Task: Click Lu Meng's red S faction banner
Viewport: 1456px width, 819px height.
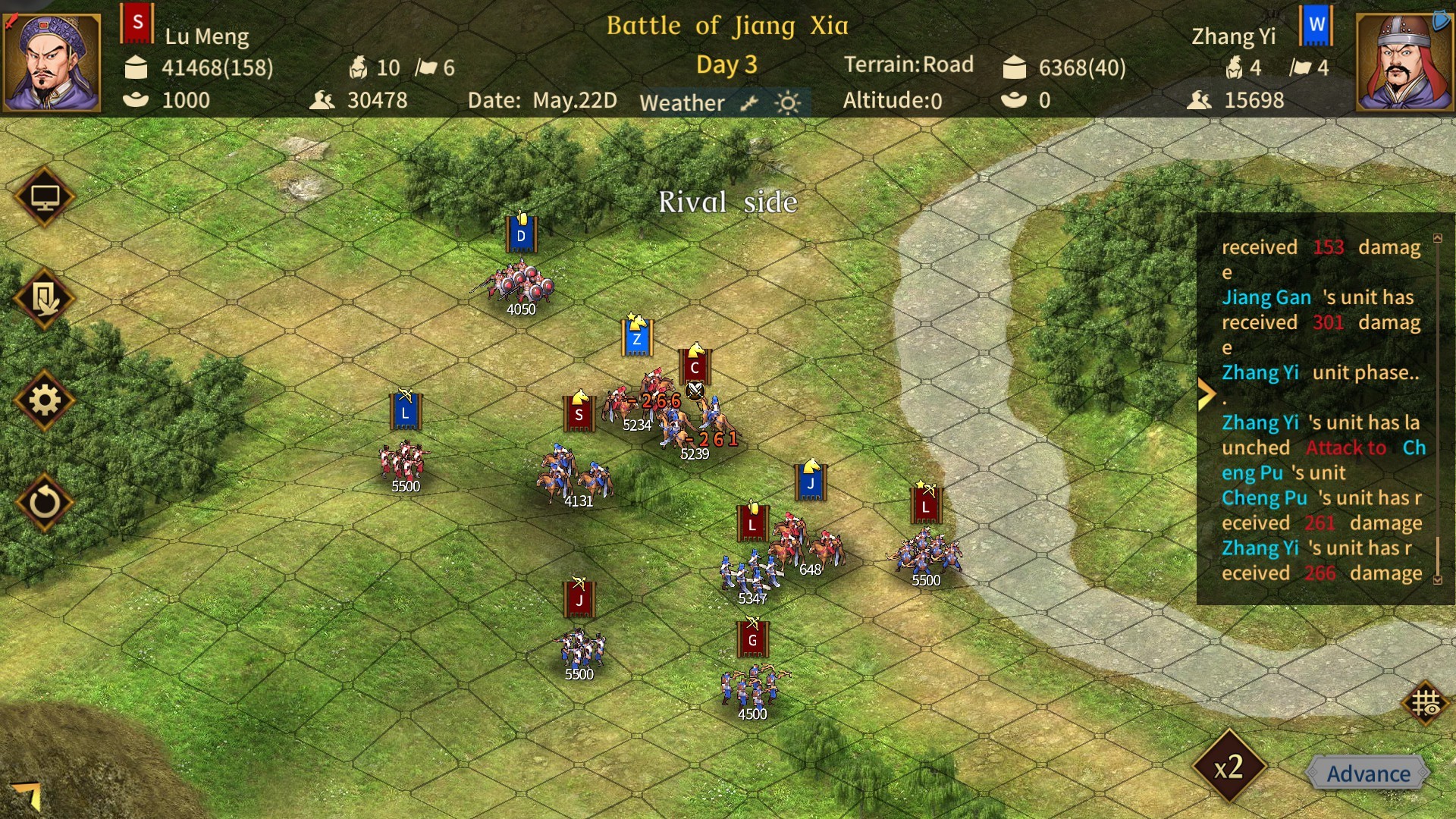Action: click(137, 23)
